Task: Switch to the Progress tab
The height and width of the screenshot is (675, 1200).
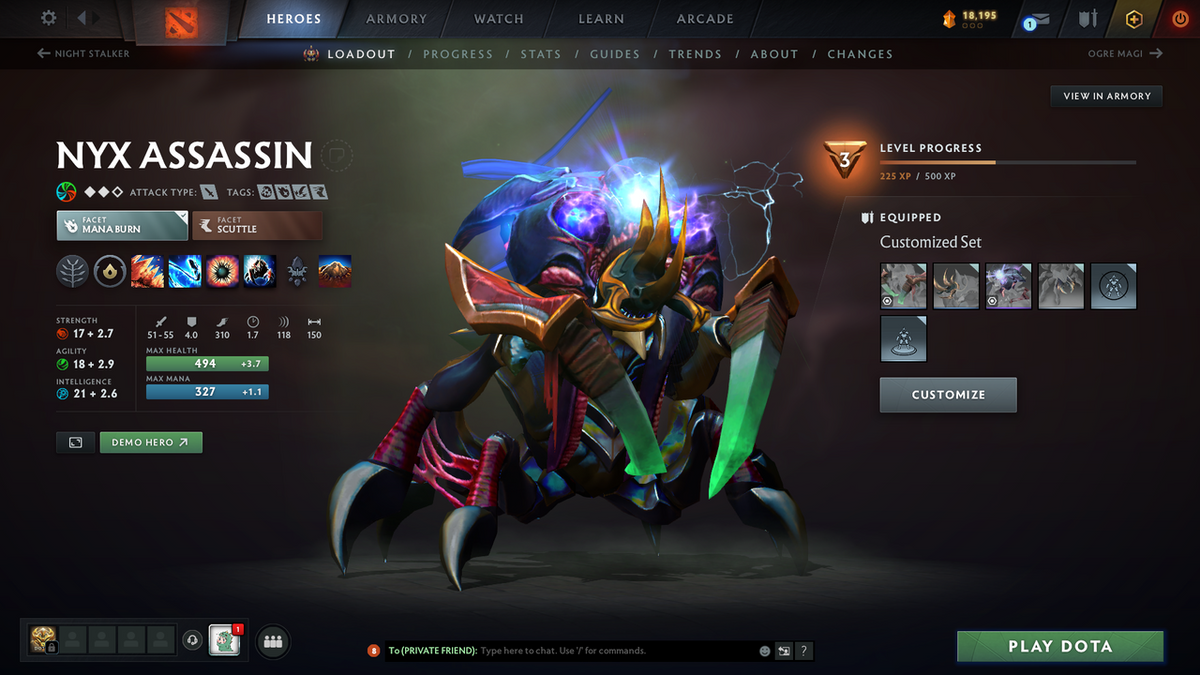Action: (457, 54)
